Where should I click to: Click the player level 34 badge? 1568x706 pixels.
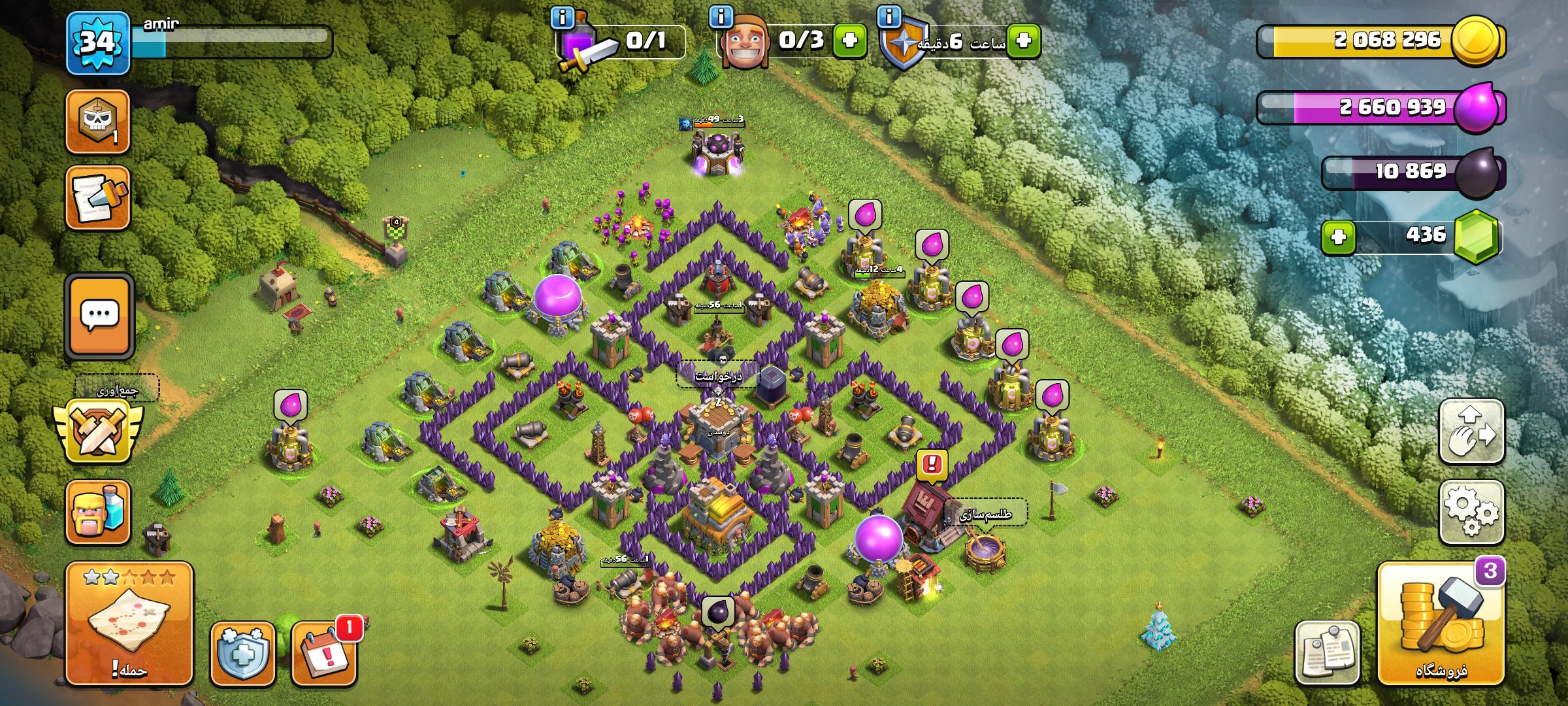pyautogui.click(x=98, y=43)
